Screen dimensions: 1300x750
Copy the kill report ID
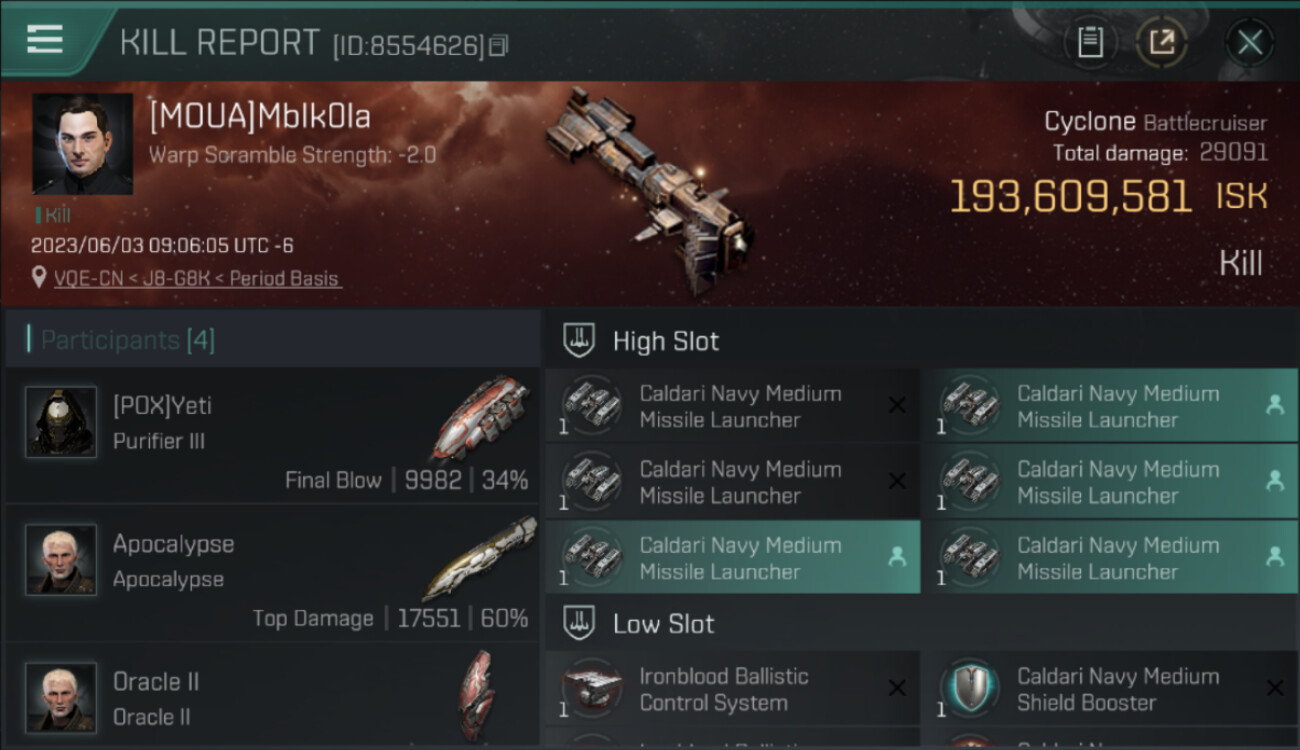click(499, 45)
